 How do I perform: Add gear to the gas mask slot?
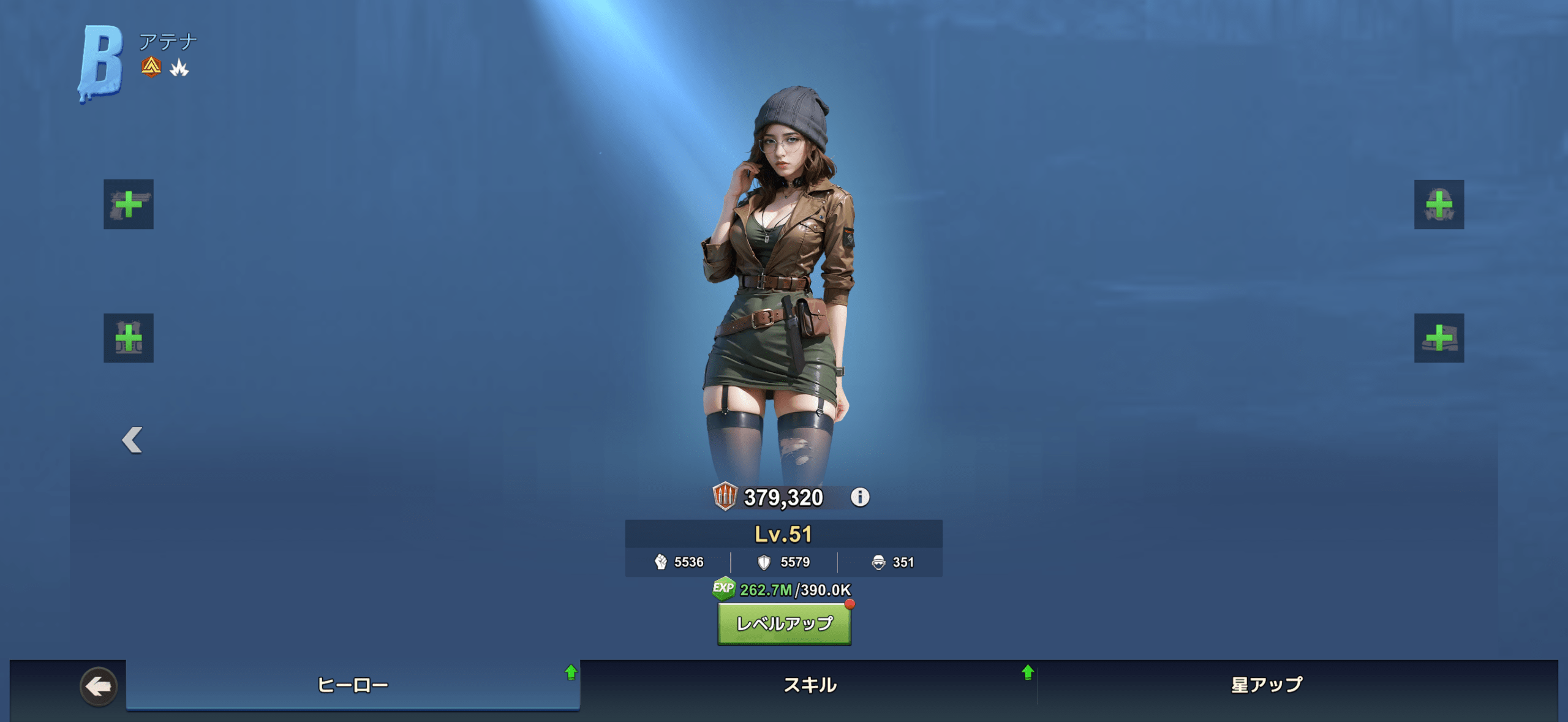point(1439,205)
